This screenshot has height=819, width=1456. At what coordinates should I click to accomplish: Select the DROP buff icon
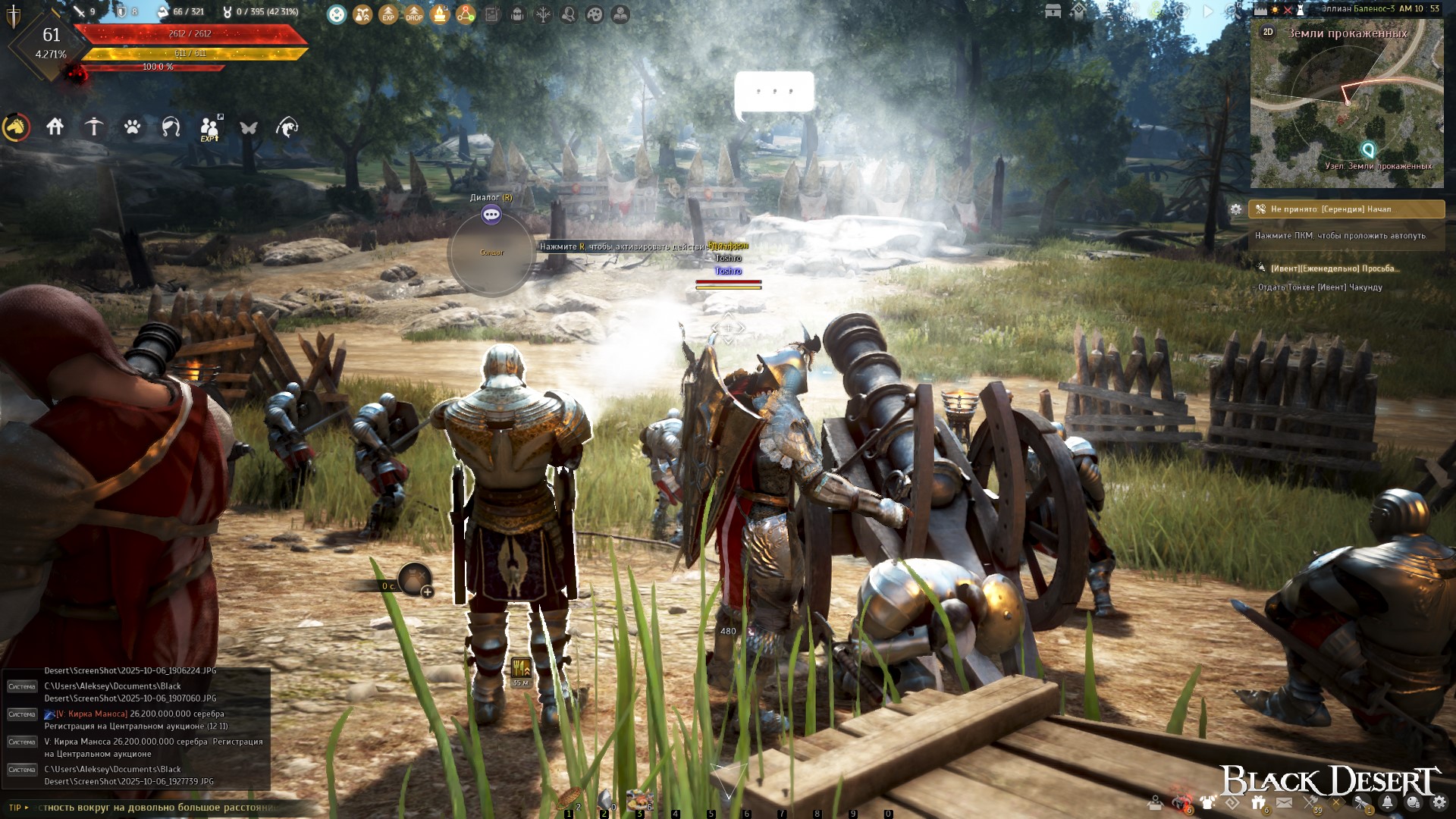click(414, 14)
